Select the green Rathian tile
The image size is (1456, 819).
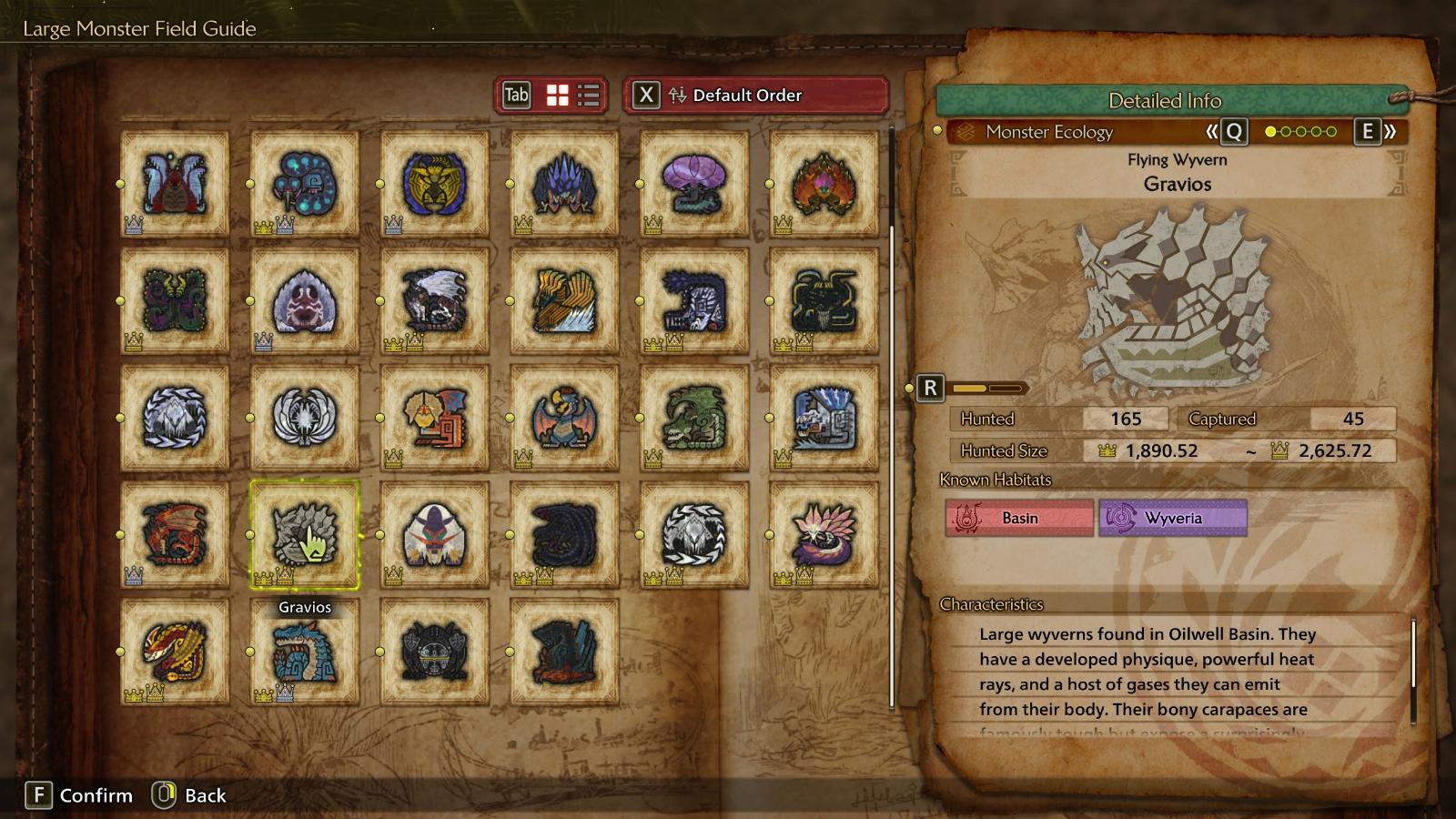coord(694,418)
